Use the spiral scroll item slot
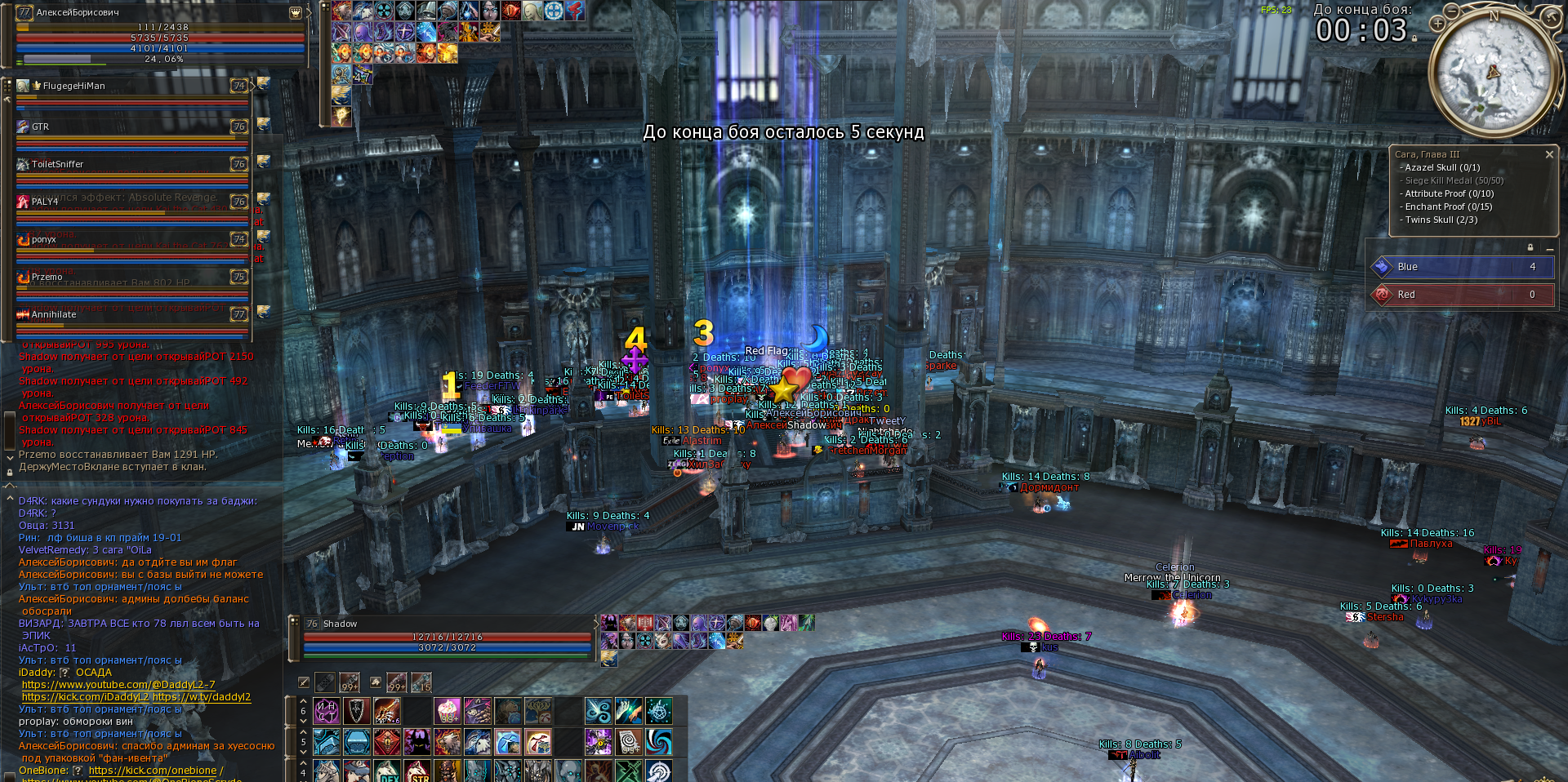Viewport: 1568px width, 782px height. 629,742
